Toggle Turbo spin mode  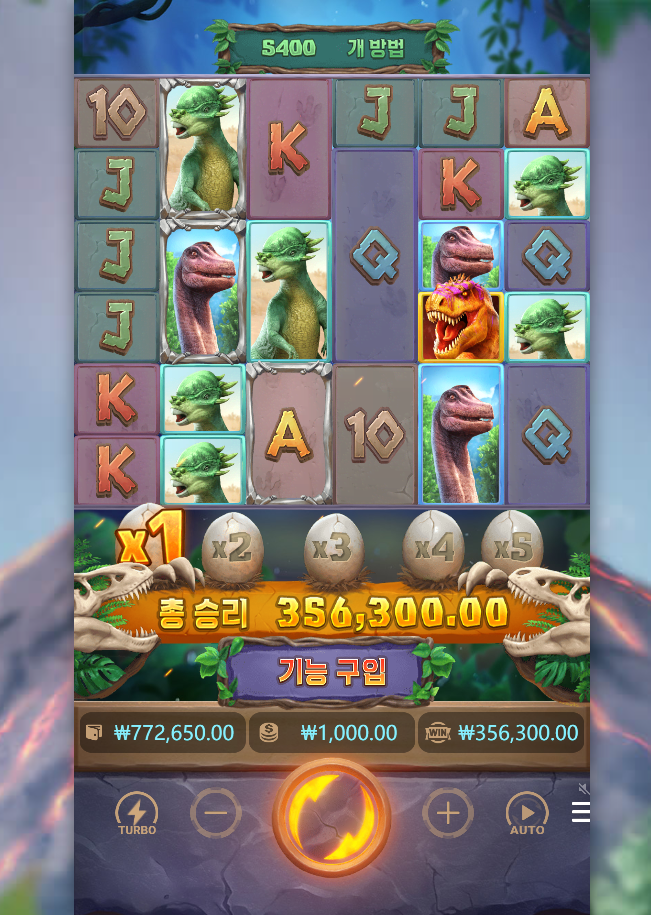137,814
